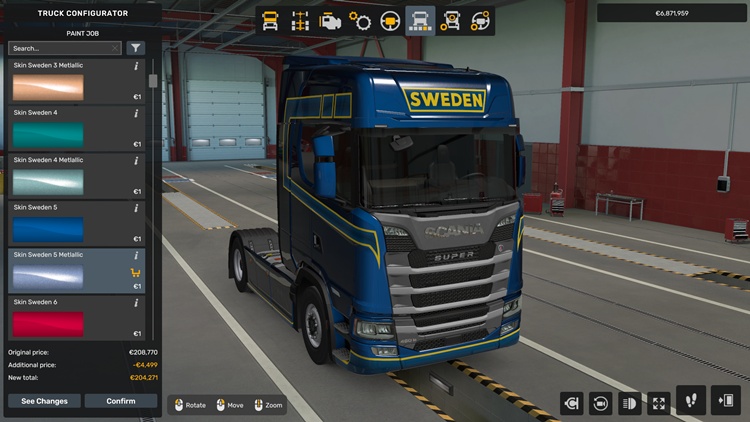Open the paint job filter options
The height and width of the screenshot is (422, 750).
pyautogui.click(x=135, y=47)
